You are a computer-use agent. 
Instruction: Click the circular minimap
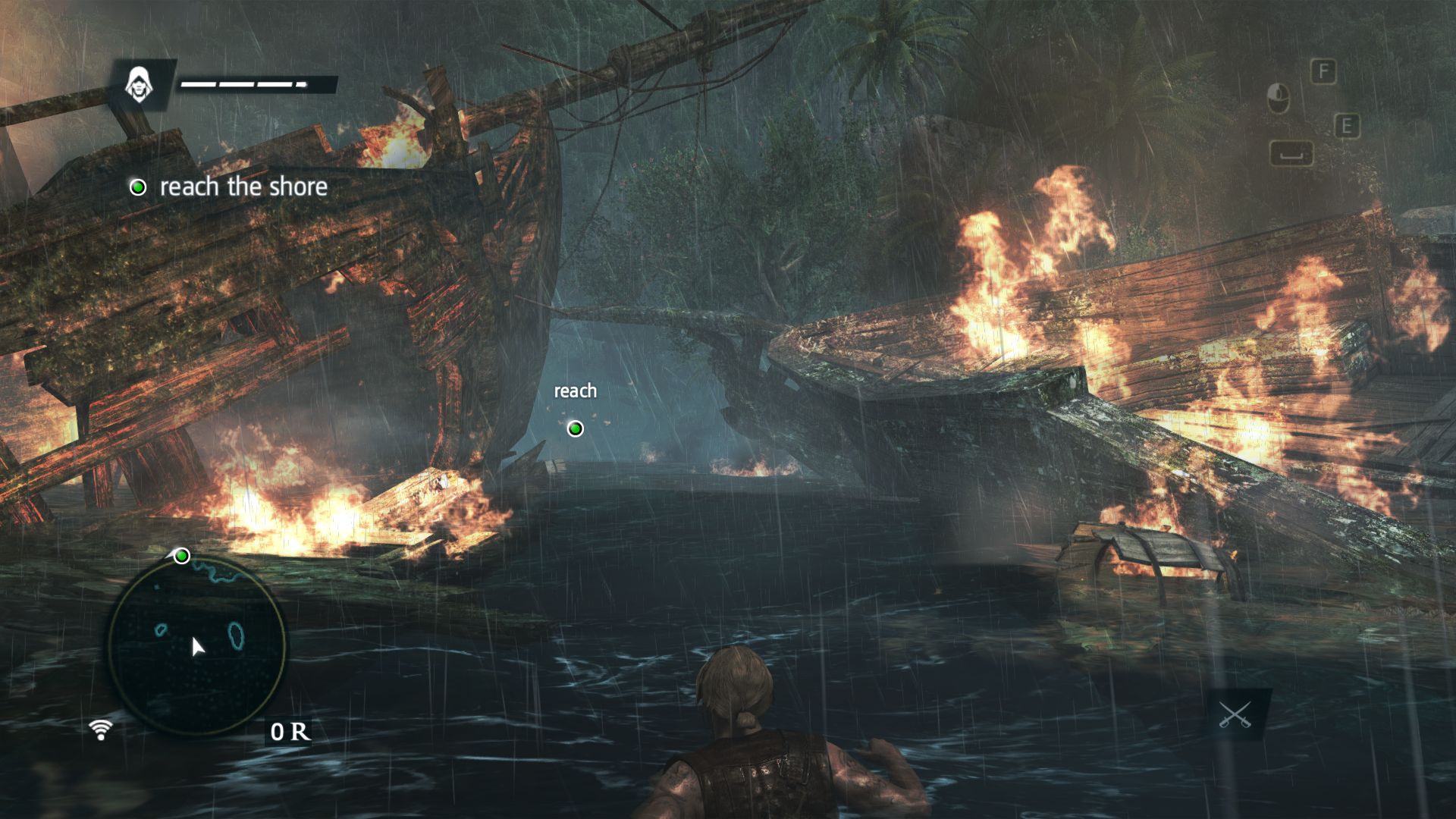pos(197,645)
